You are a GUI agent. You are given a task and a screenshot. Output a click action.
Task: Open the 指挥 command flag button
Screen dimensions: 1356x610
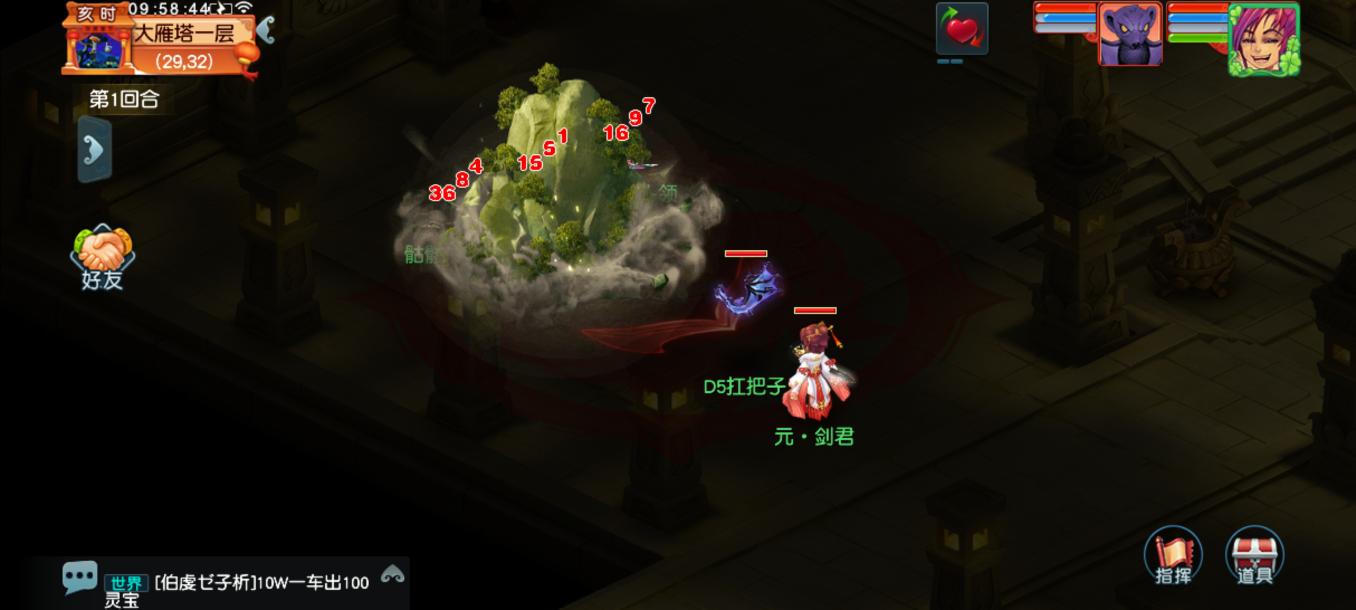coord(1173,555)
